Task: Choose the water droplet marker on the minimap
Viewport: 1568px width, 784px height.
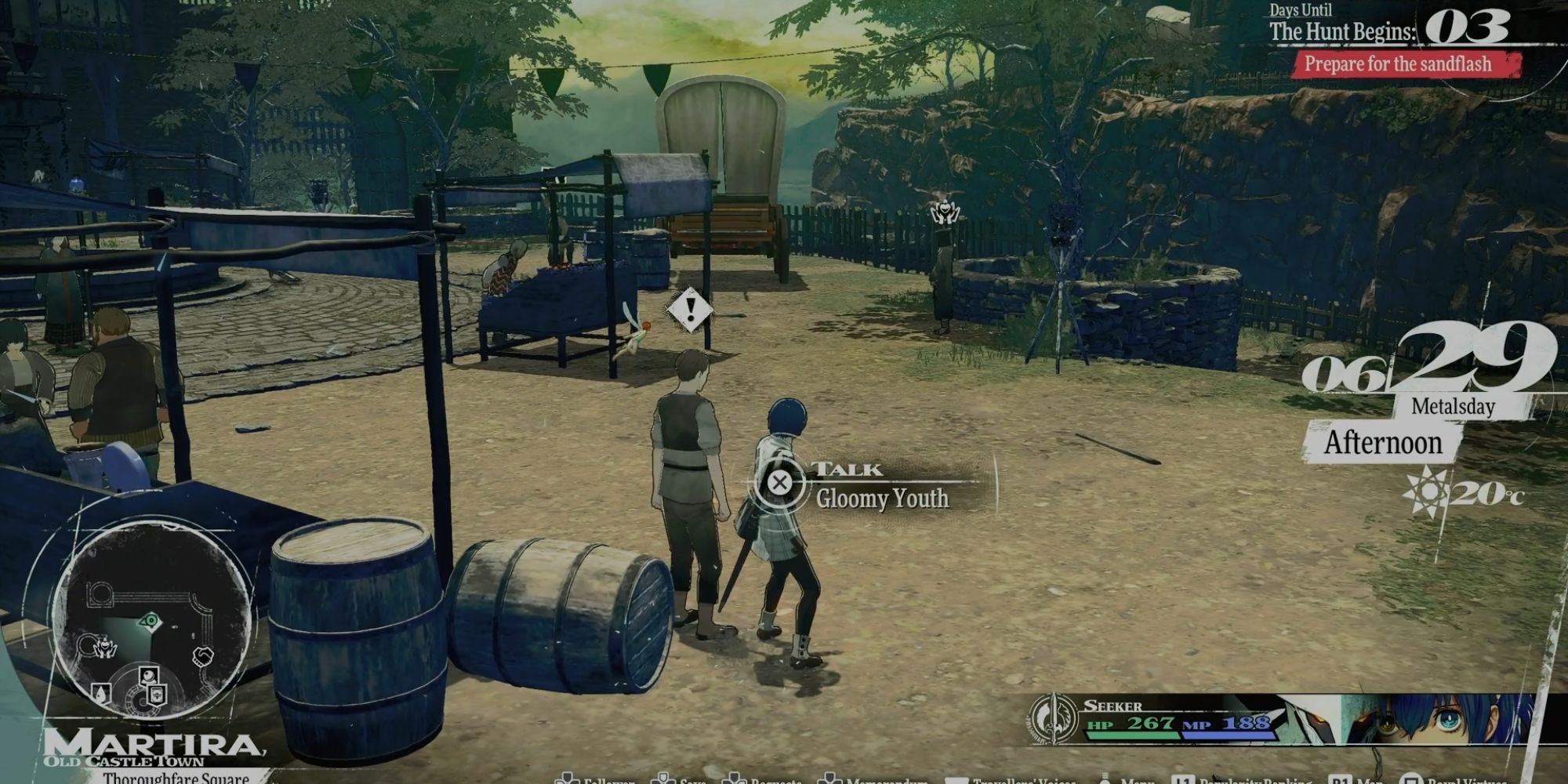Action: pyautogui.click(x=101, y=693)
